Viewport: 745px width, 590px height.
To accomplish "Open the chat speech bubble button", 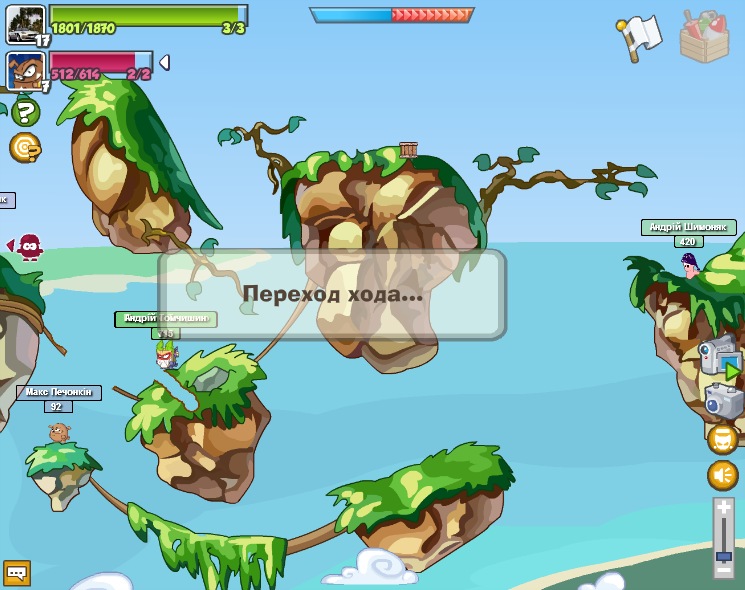I will 17,573.
